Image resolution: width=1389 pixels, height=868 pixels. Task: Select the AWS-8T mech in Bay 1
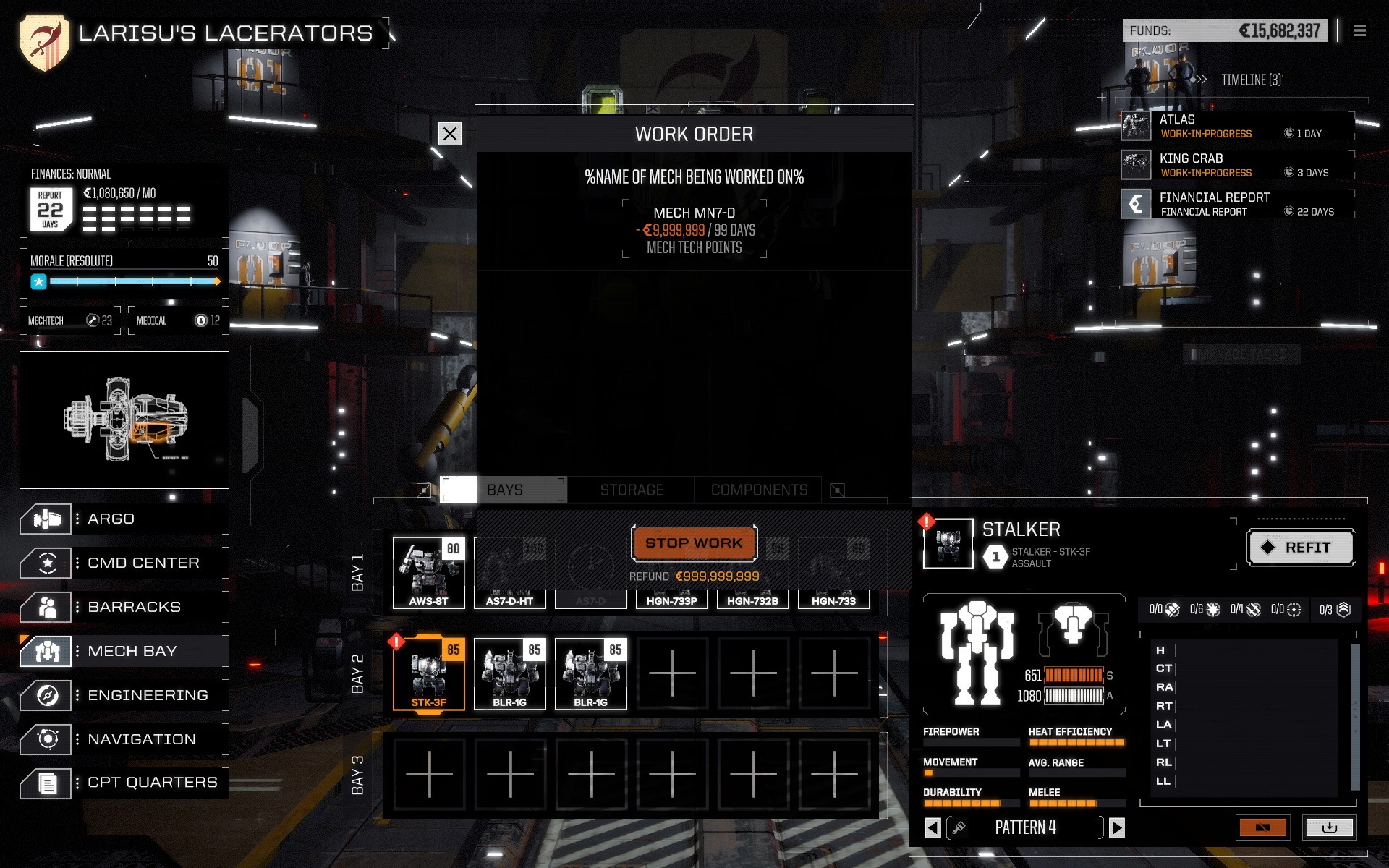click(430, 571)
